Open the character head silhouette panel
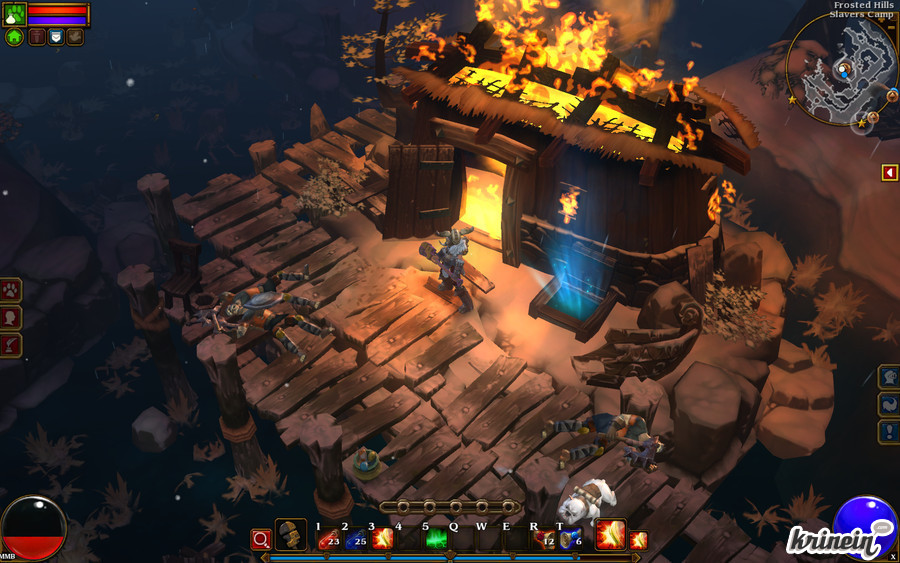900x563 pixels. click(11, 318)
